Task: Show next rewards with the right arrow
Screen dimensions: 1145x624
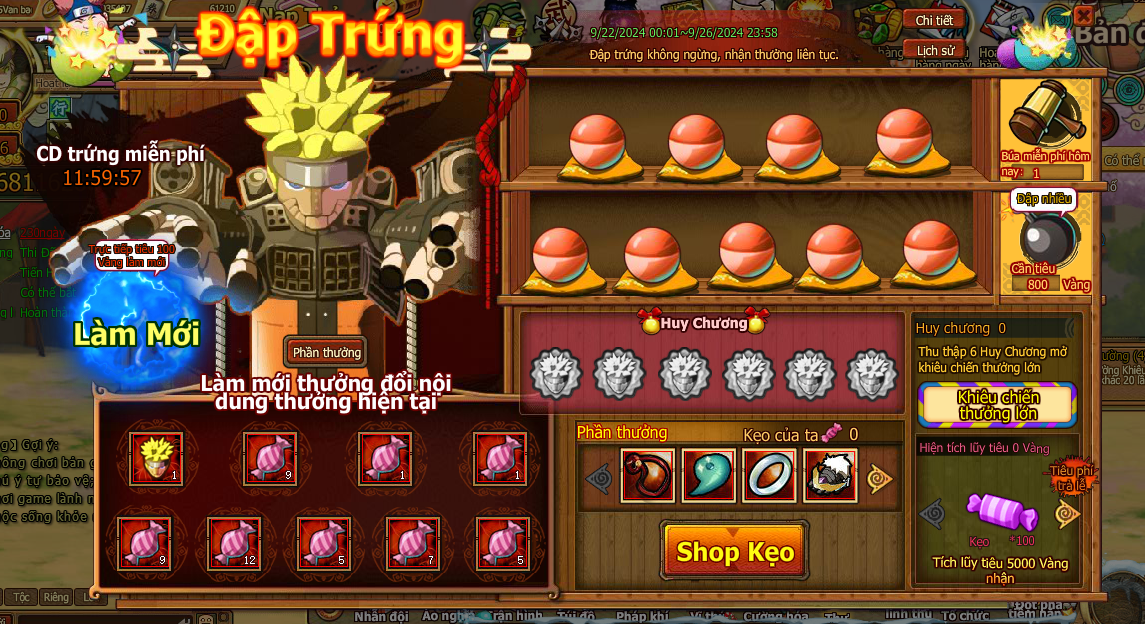Action: 880,479
